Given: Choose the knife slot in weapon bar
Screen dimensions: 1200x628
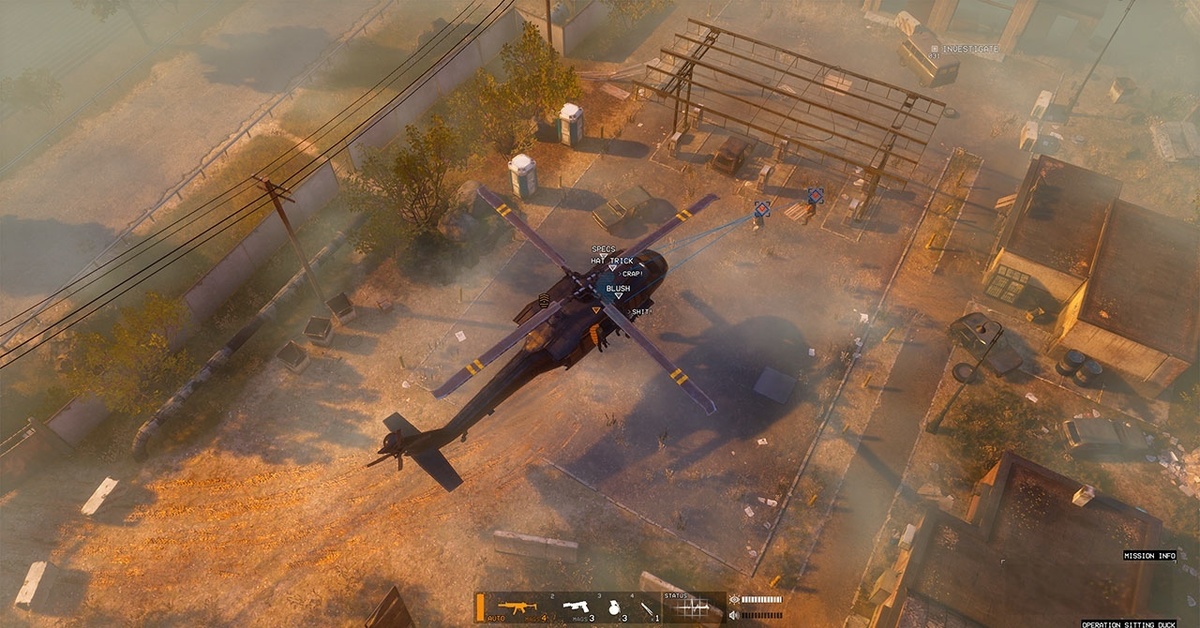Looking at the screenshot, I should click(x=648, y=606).
